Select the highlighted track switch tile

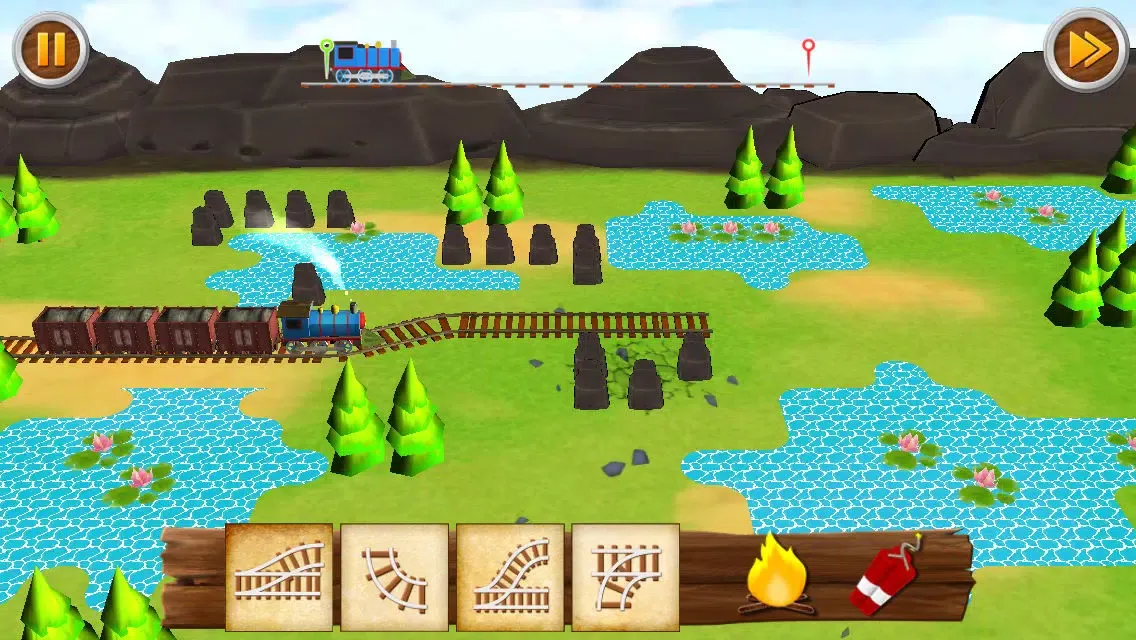(x=279, y=577)
